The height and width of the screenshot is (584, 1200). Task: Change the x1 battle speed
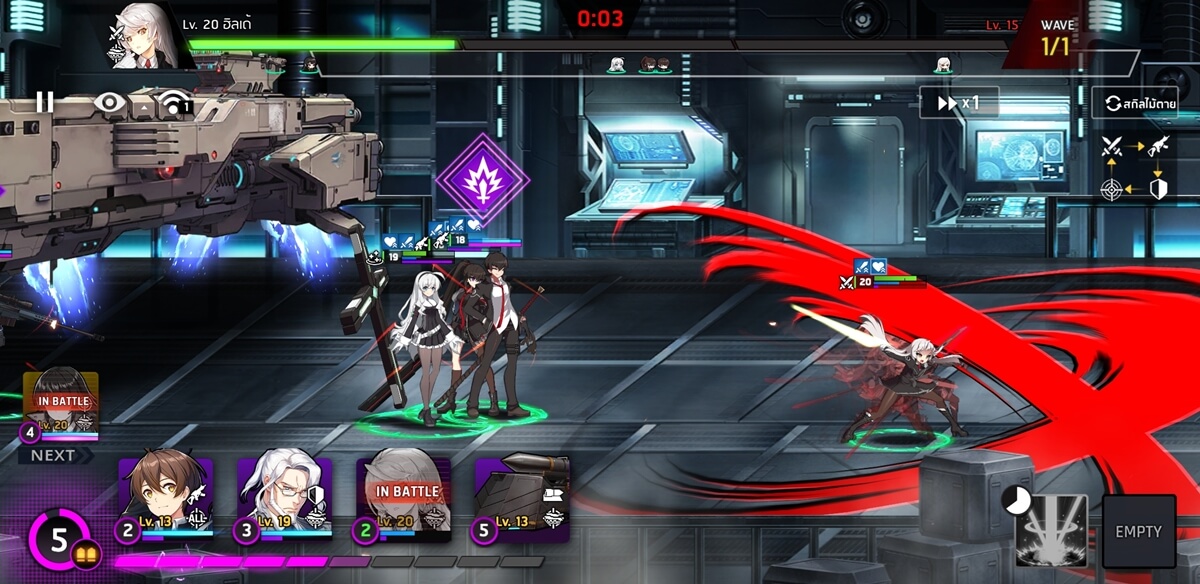tap(958, 102)
